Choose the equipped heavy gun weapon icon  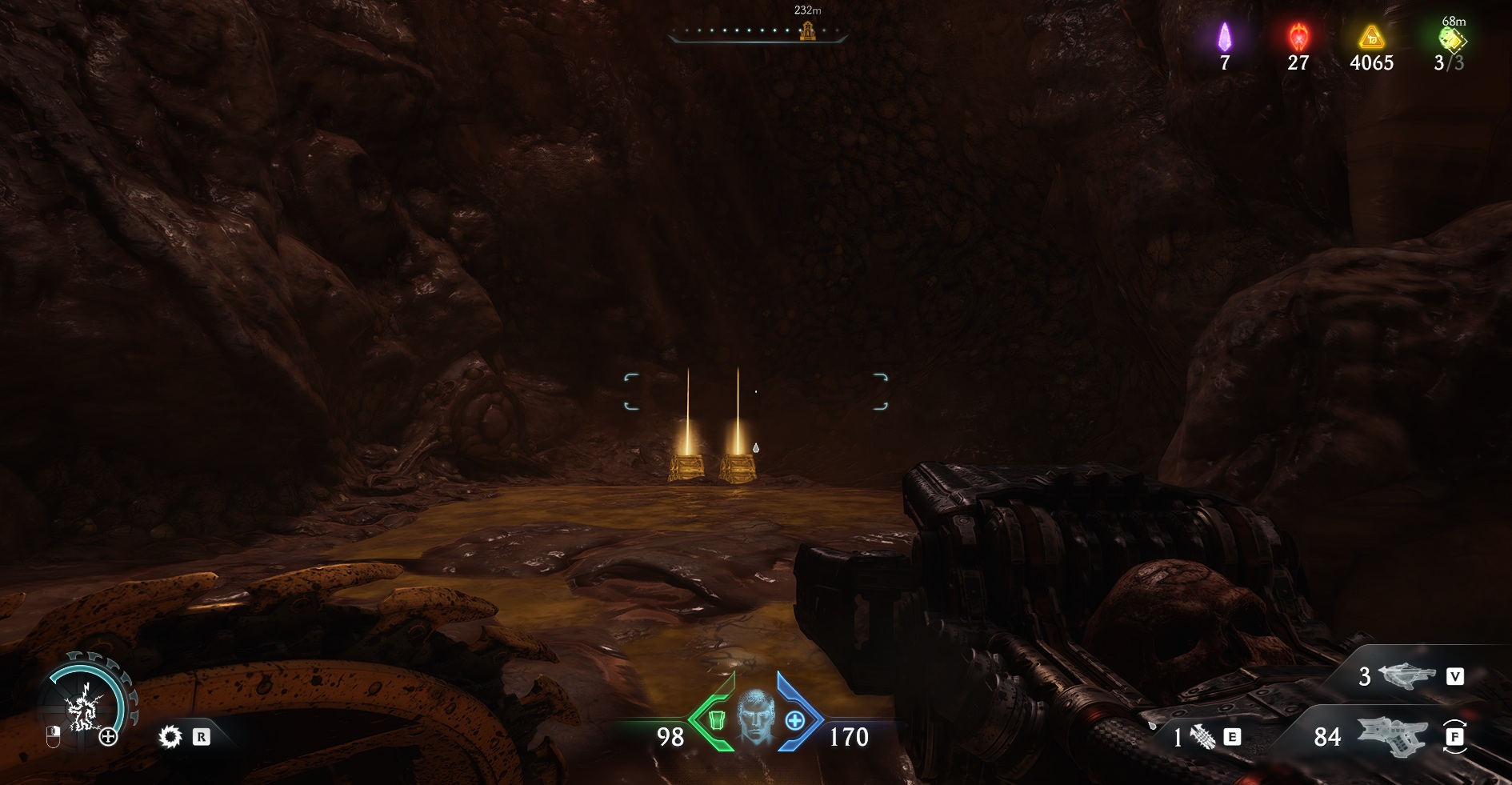pyautogui.click(x=1392, y=736)
